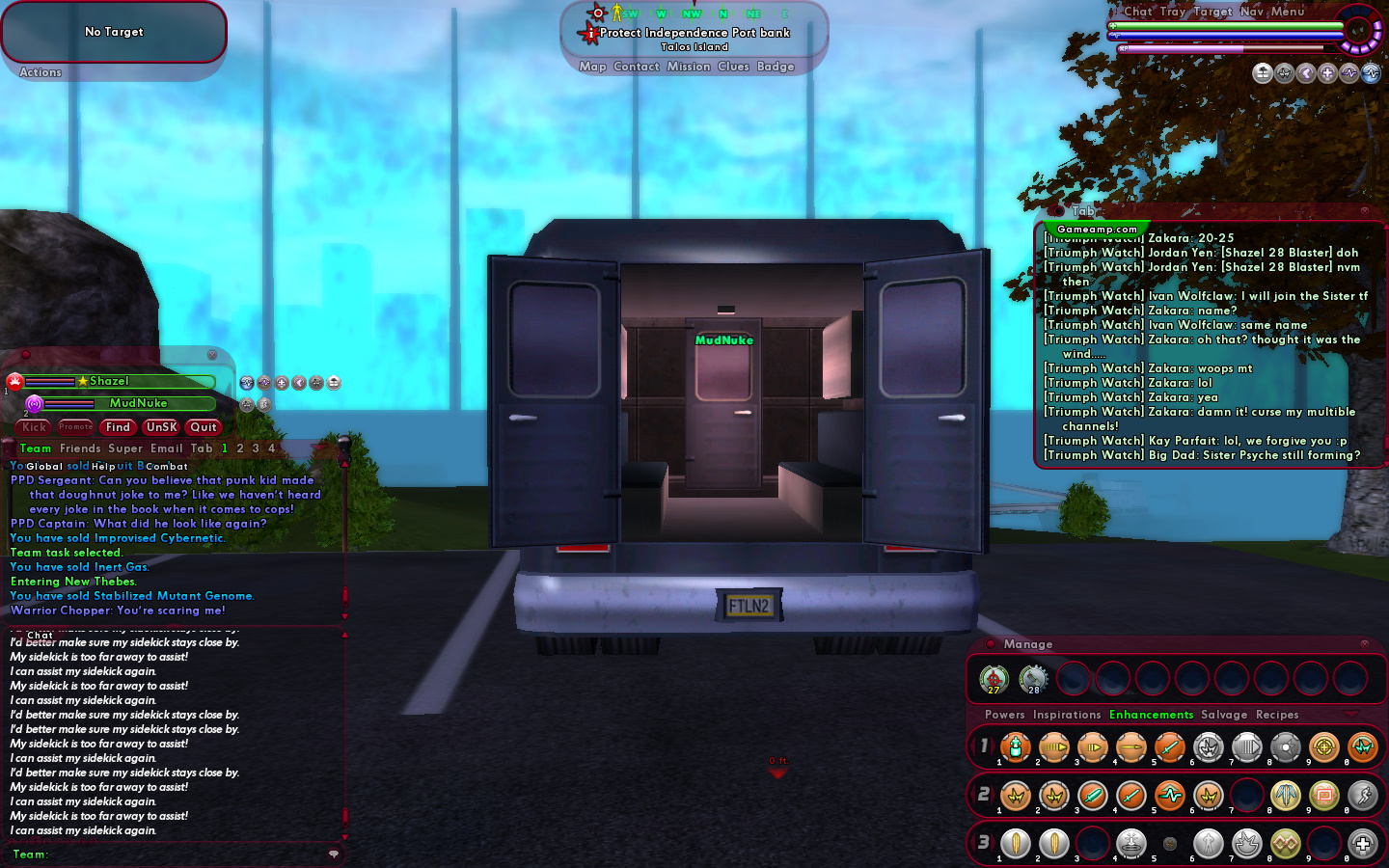Select the Combat chat tab
The width and height of the screenshot is (1389, 868).
167,467
